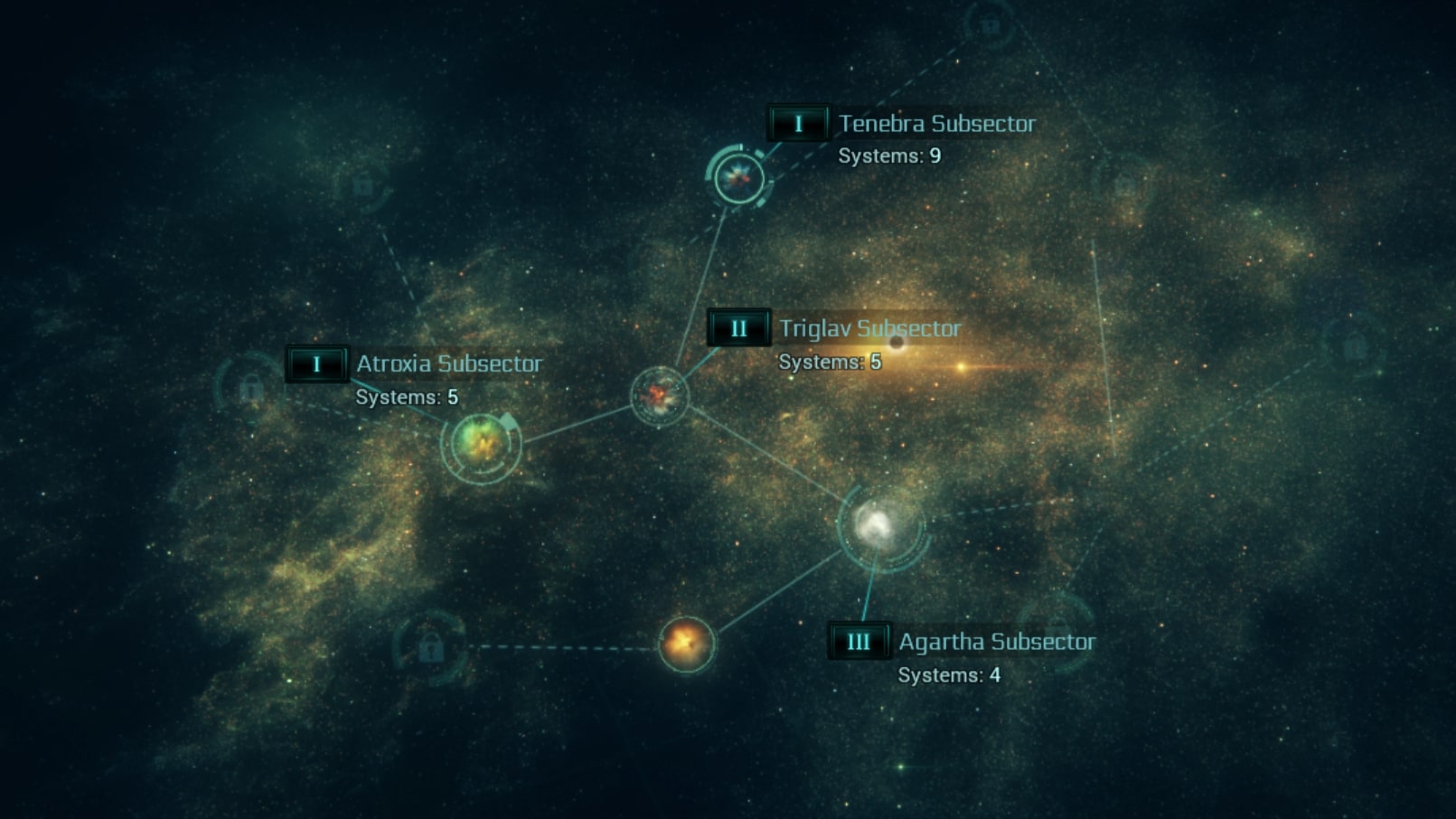Click the unlabeled orange nebula subsector node
This screenshot has height=819, width=1456.
686,644
